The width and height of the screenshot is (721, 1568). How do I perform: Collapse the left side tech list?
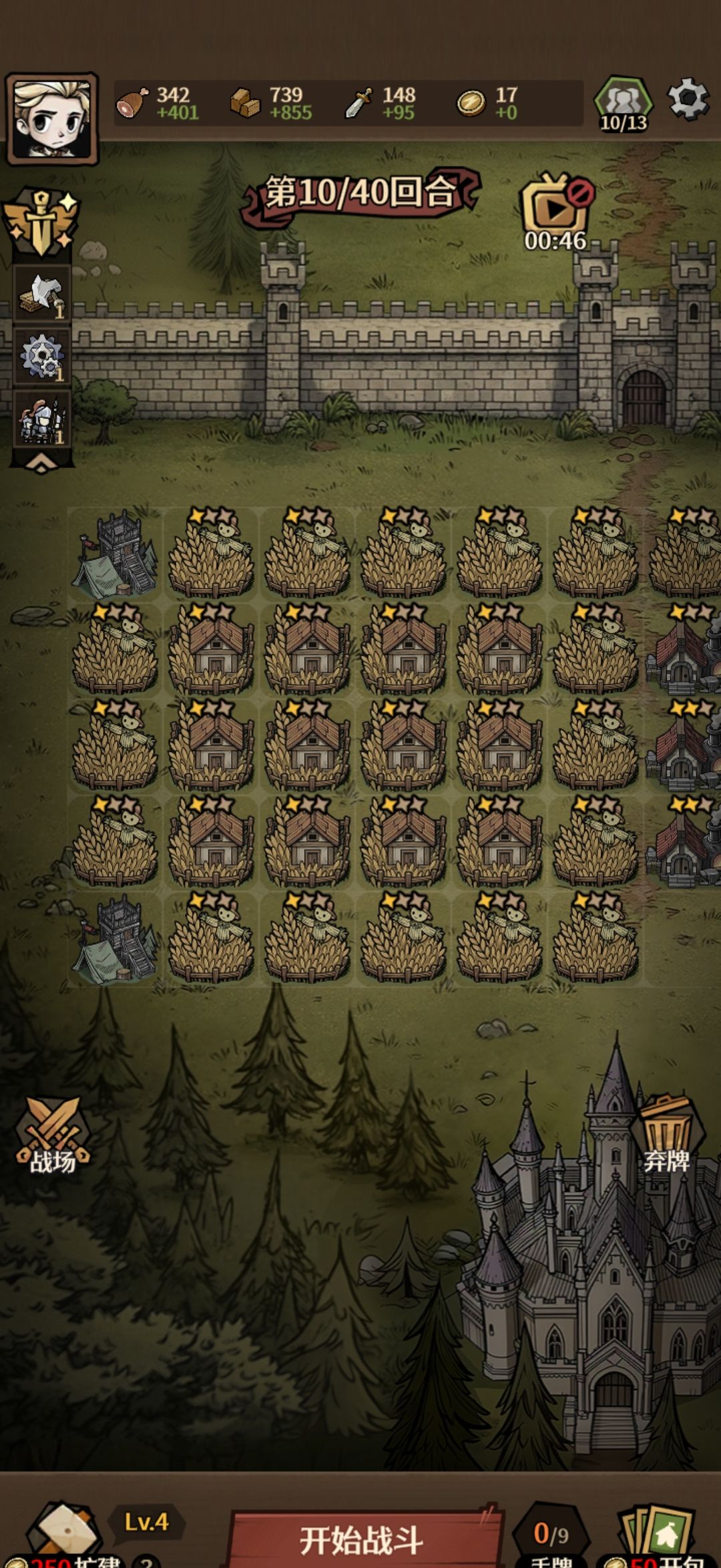pyautogui.click(x=41, y=464)
